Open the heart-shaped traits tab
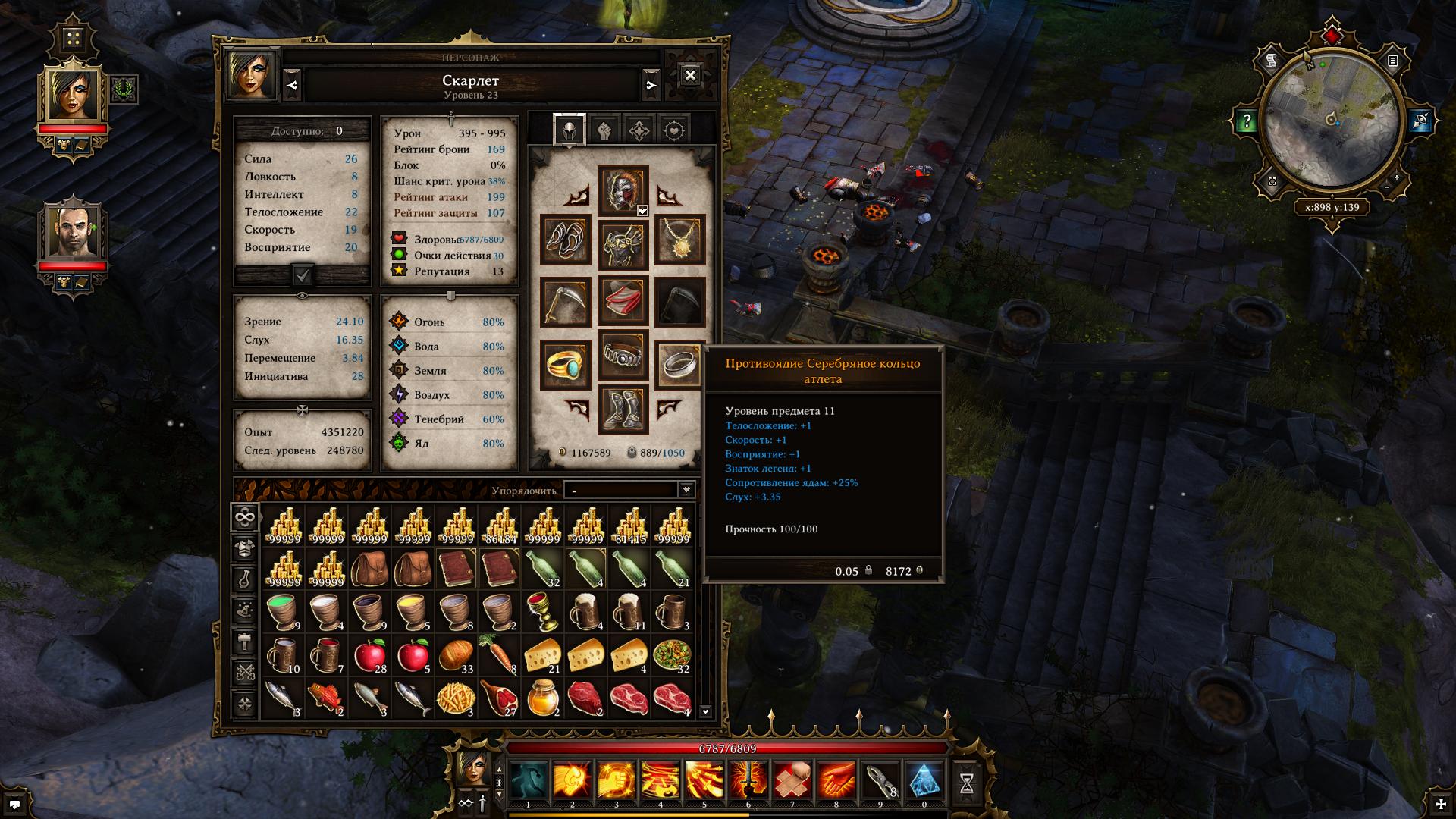 673,130
